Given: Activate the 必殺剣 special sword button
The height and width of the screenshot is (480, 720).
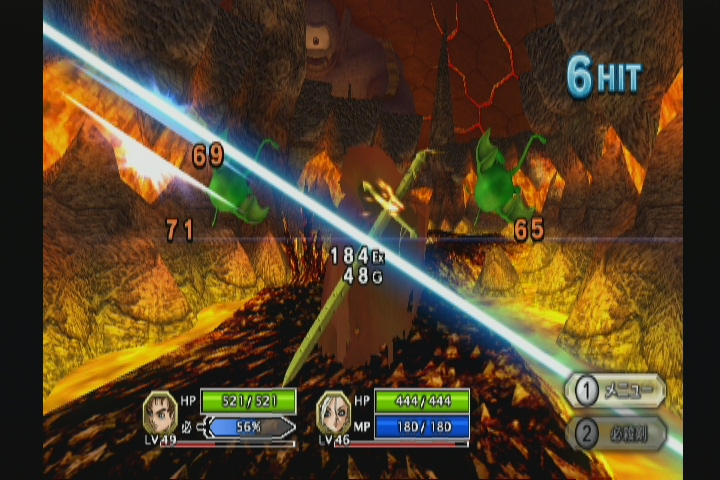Looking at the screenshot, I should 615,433.
